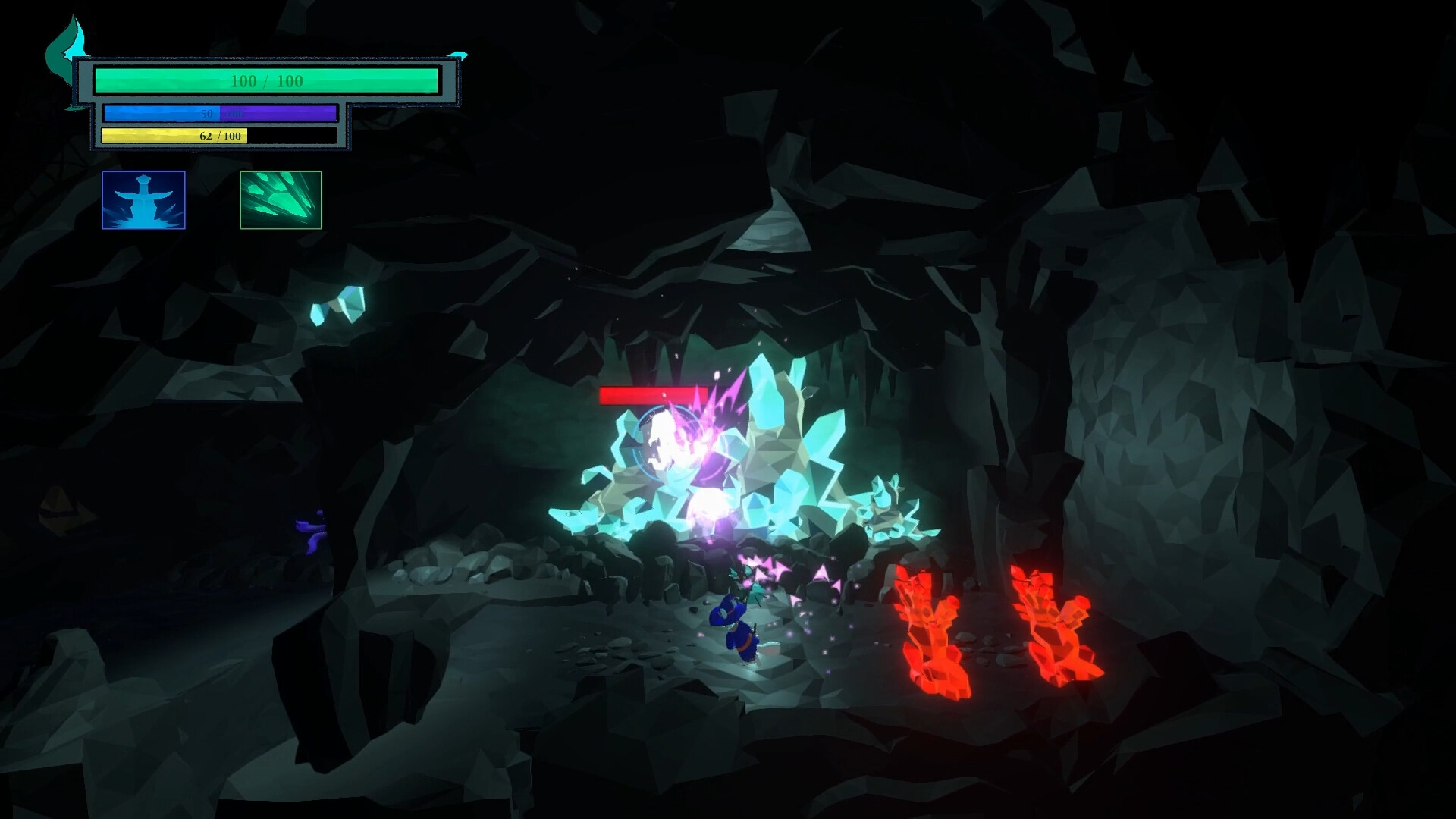
Task: Click the dark border around the yellow bar
Action: [296, 136]
